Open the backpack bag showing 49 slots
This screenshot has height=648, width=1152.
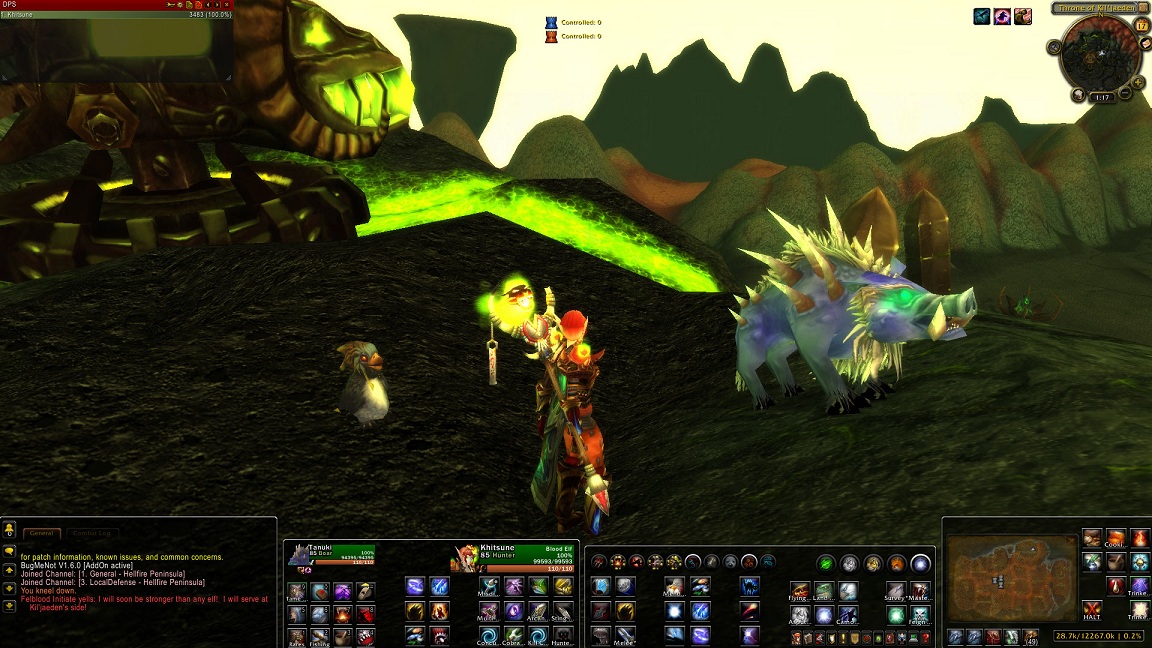[1031, 636]
